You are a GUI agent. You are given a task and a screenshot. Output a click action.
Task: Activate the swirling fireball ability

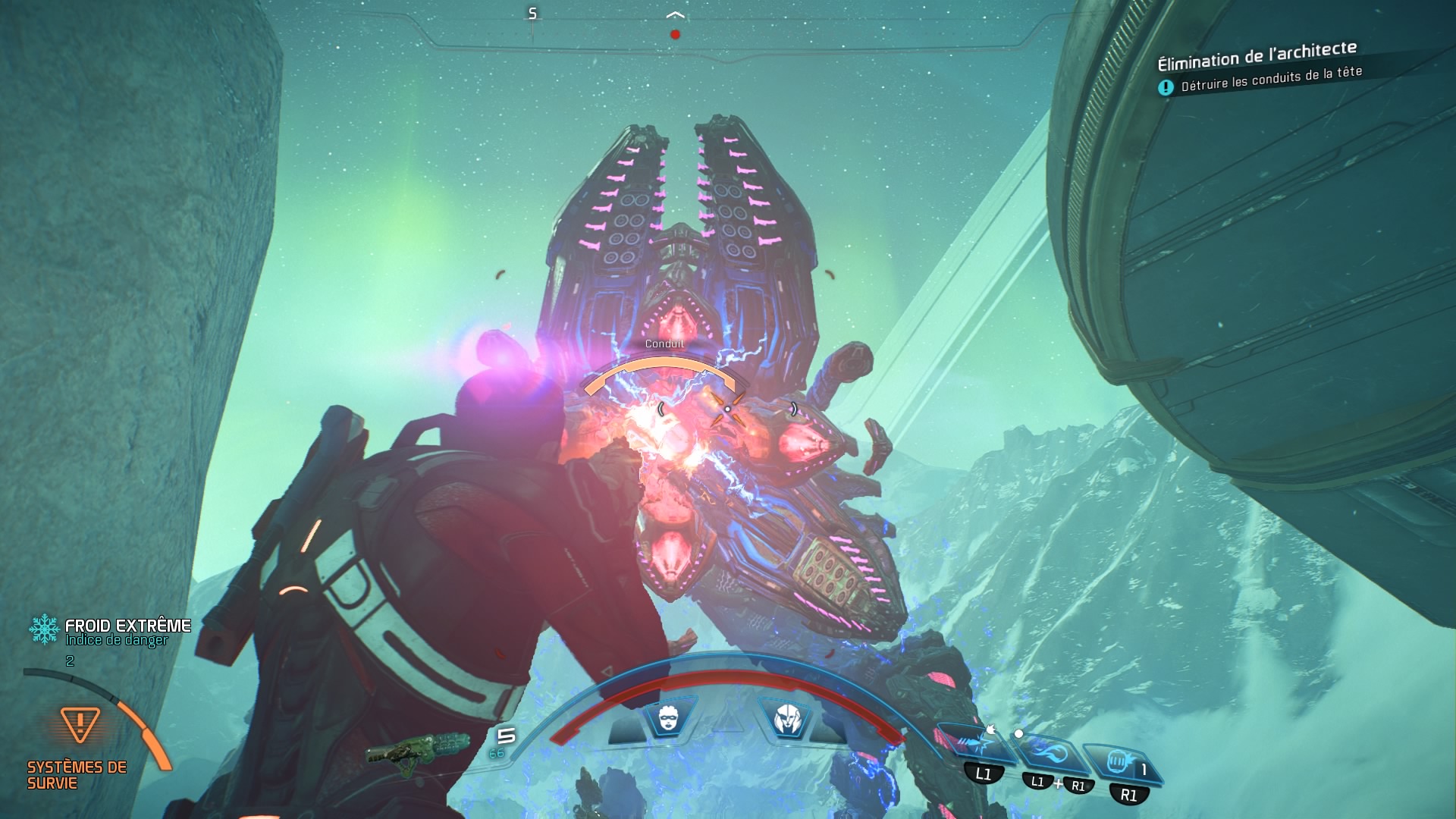pyautogui.click(x=1051, y=754)
